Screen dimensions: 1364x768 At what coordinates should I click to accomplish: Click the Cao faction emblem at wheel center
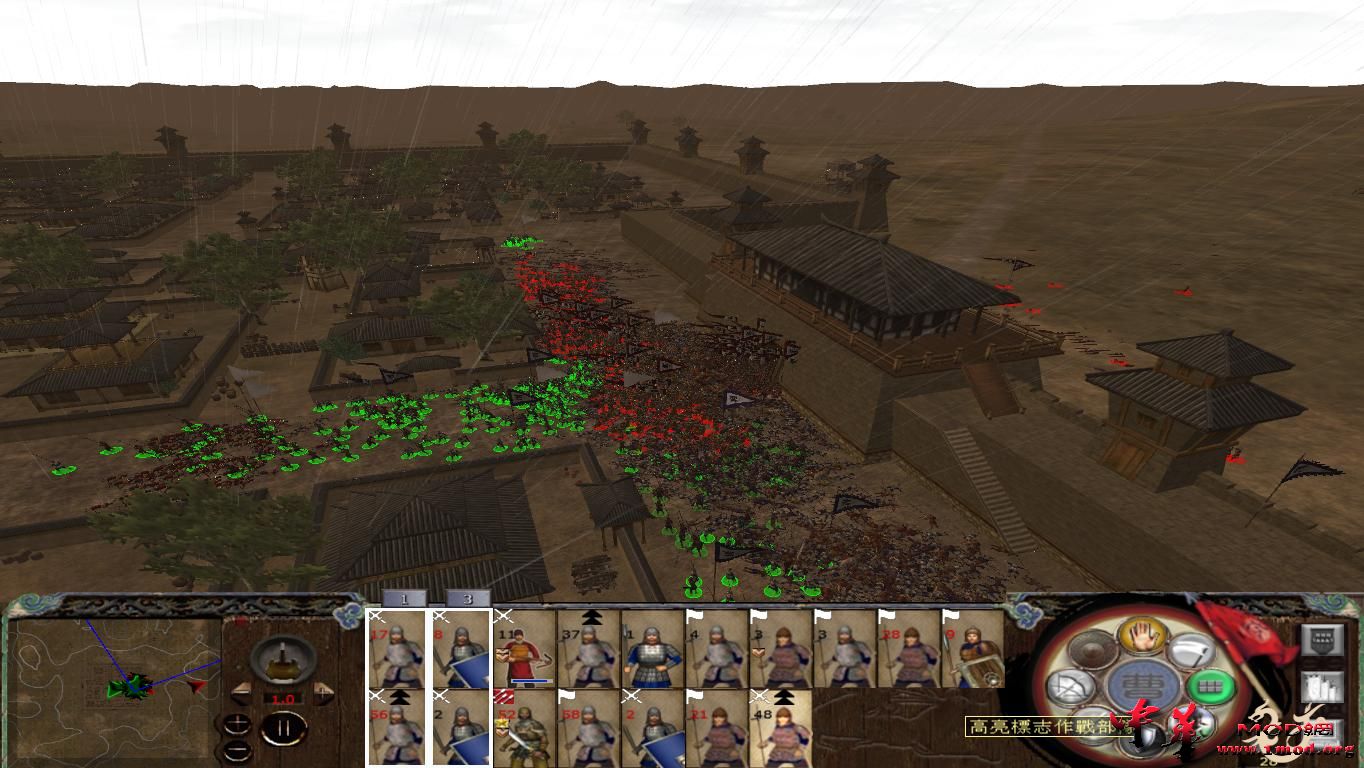point(1142,683)
